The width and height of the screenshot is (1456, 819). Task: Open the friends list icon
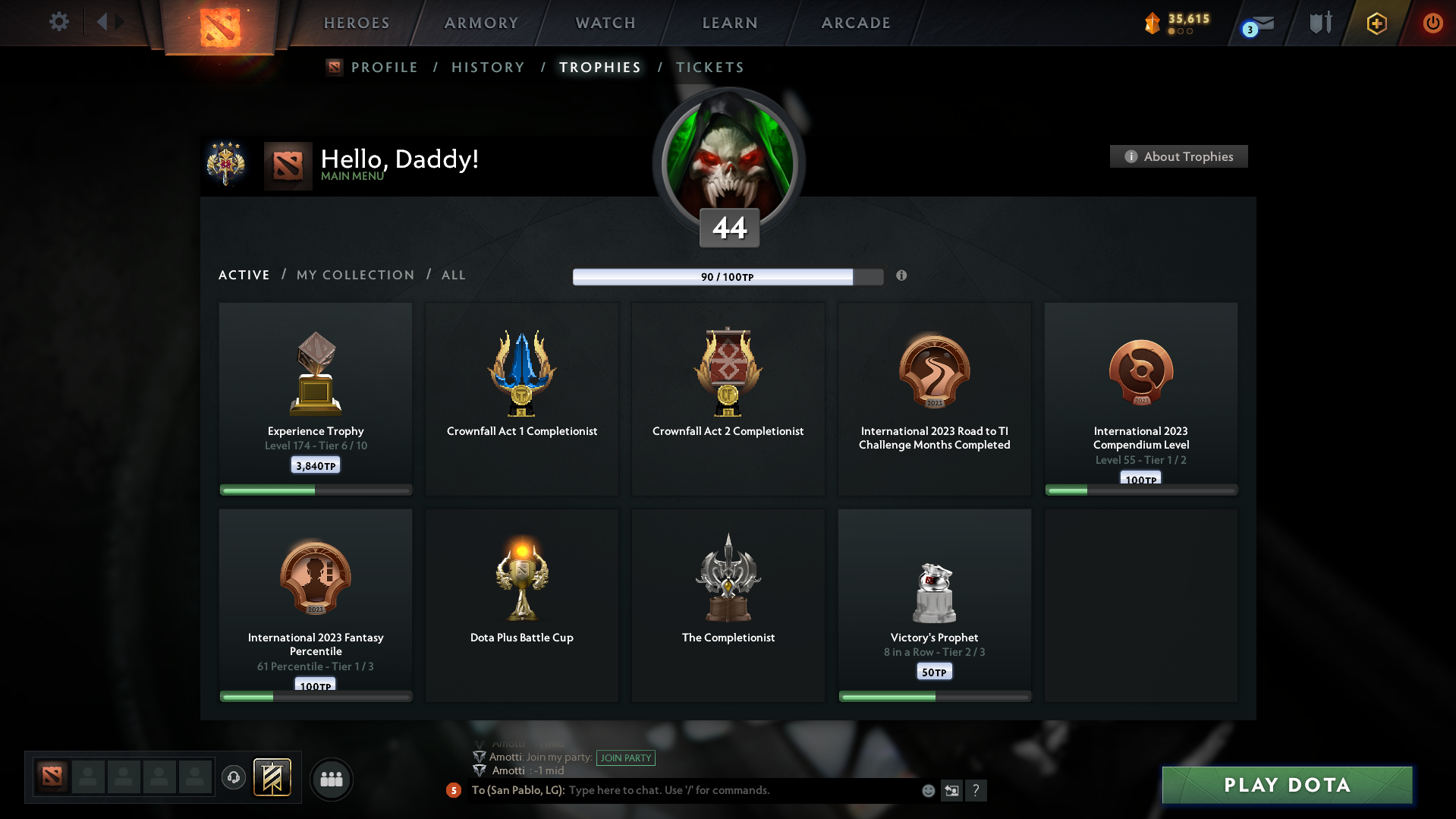pos(331,779)
